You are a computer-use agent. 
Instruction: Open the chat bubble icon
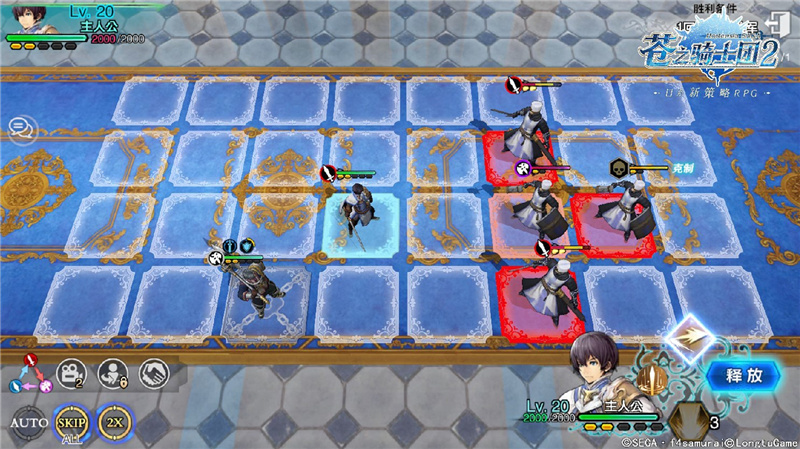coord(18,127)
